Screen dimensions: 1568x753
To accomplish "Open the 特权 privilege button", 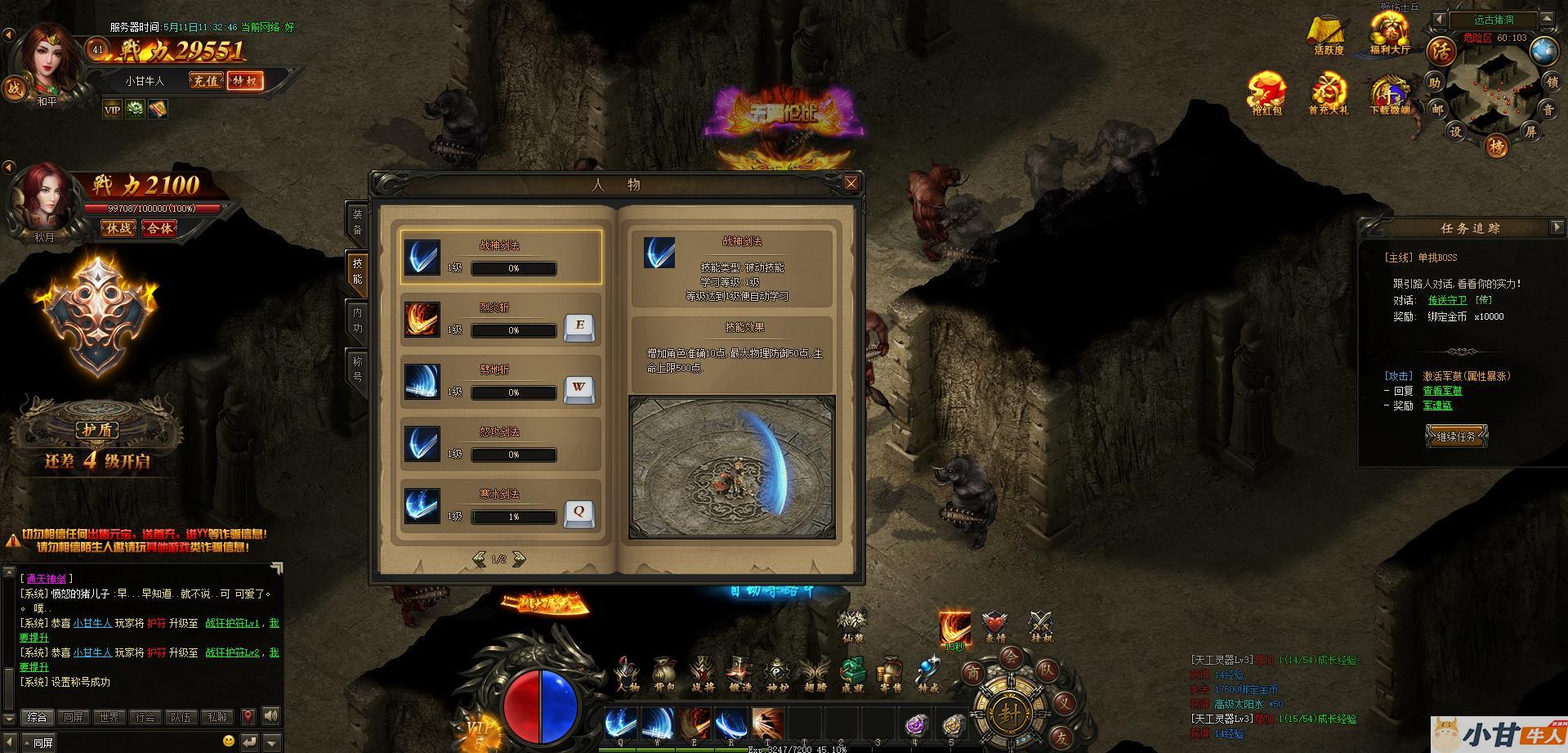I will [x=245, y=81].
